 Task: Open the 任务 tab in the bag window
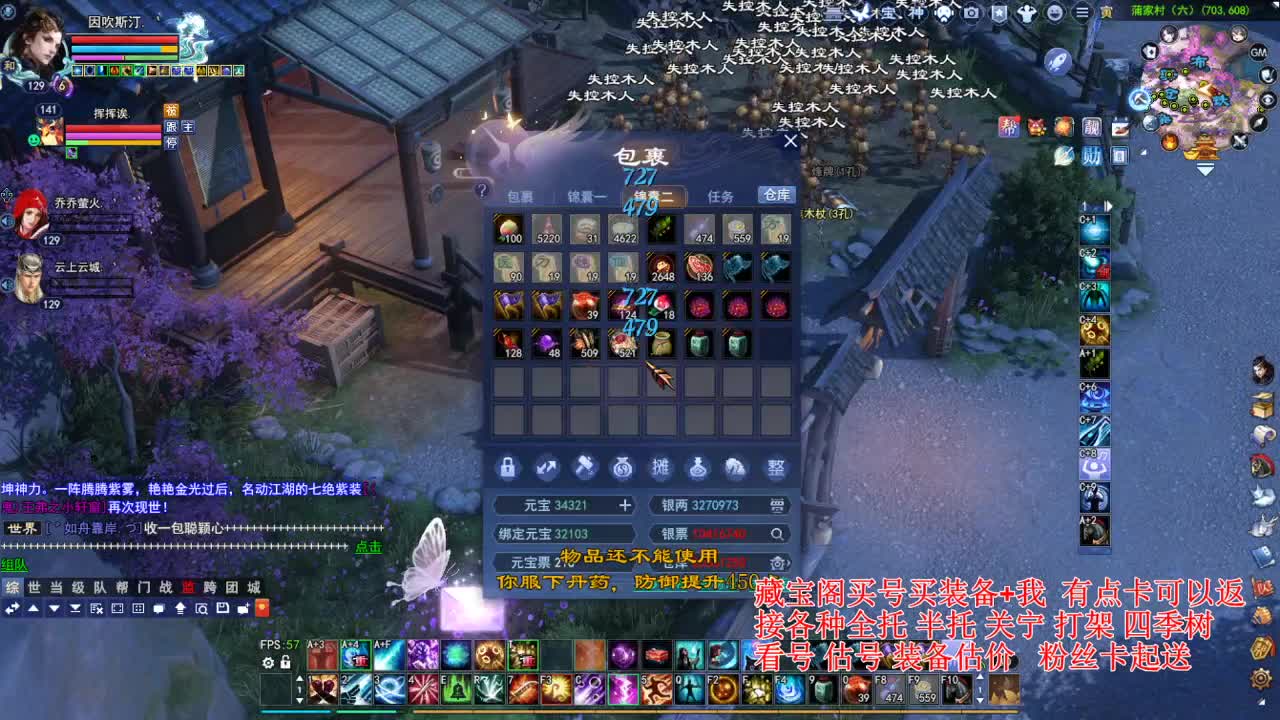[x=722, y=196]
